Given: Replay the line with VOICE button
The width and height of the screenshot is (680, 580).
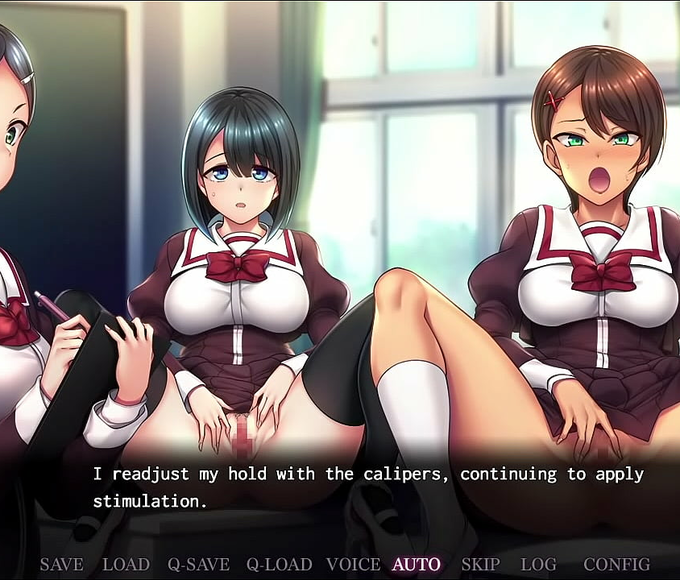Looking at the screenshot, I should [353, 565].
